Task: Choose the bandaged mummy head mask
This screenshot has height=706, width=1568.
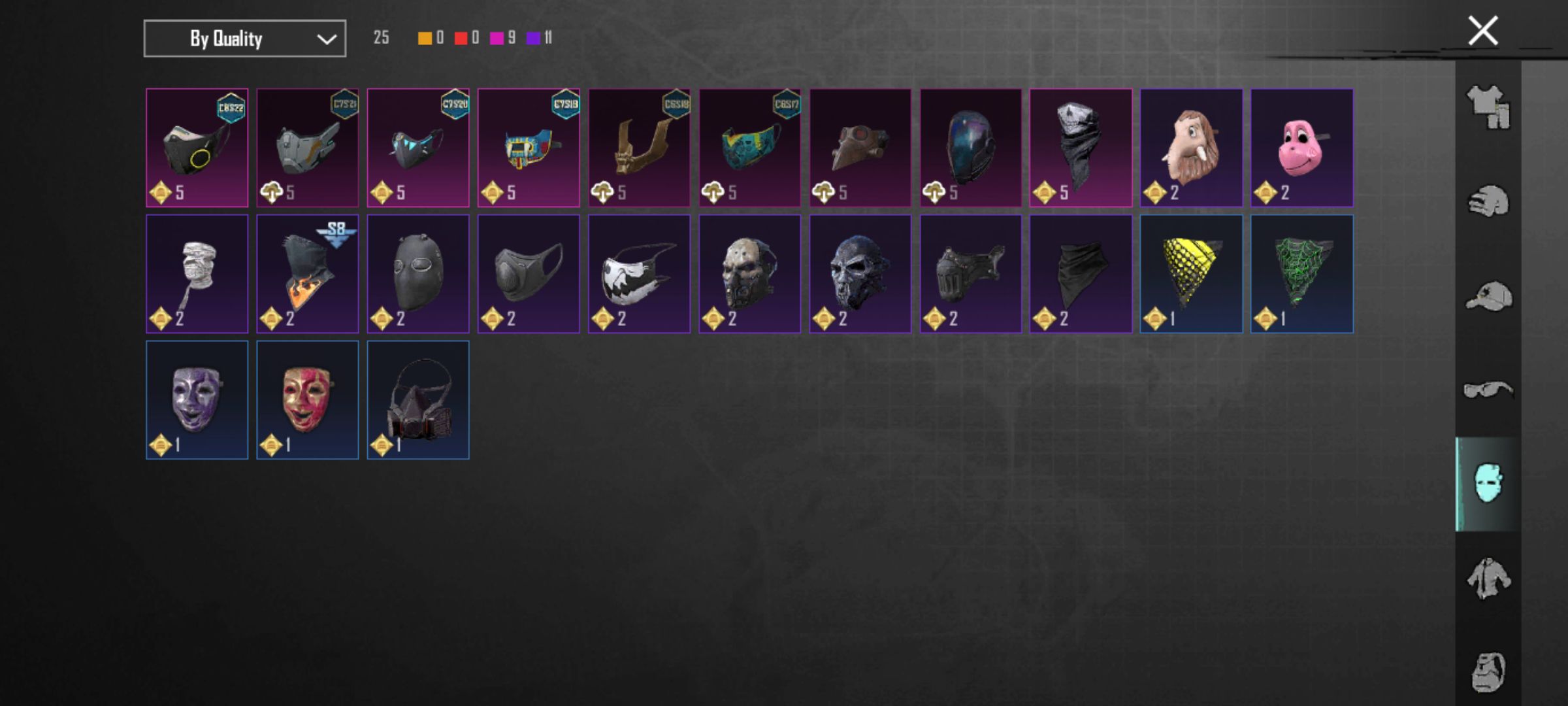Action: click(197, 274)
